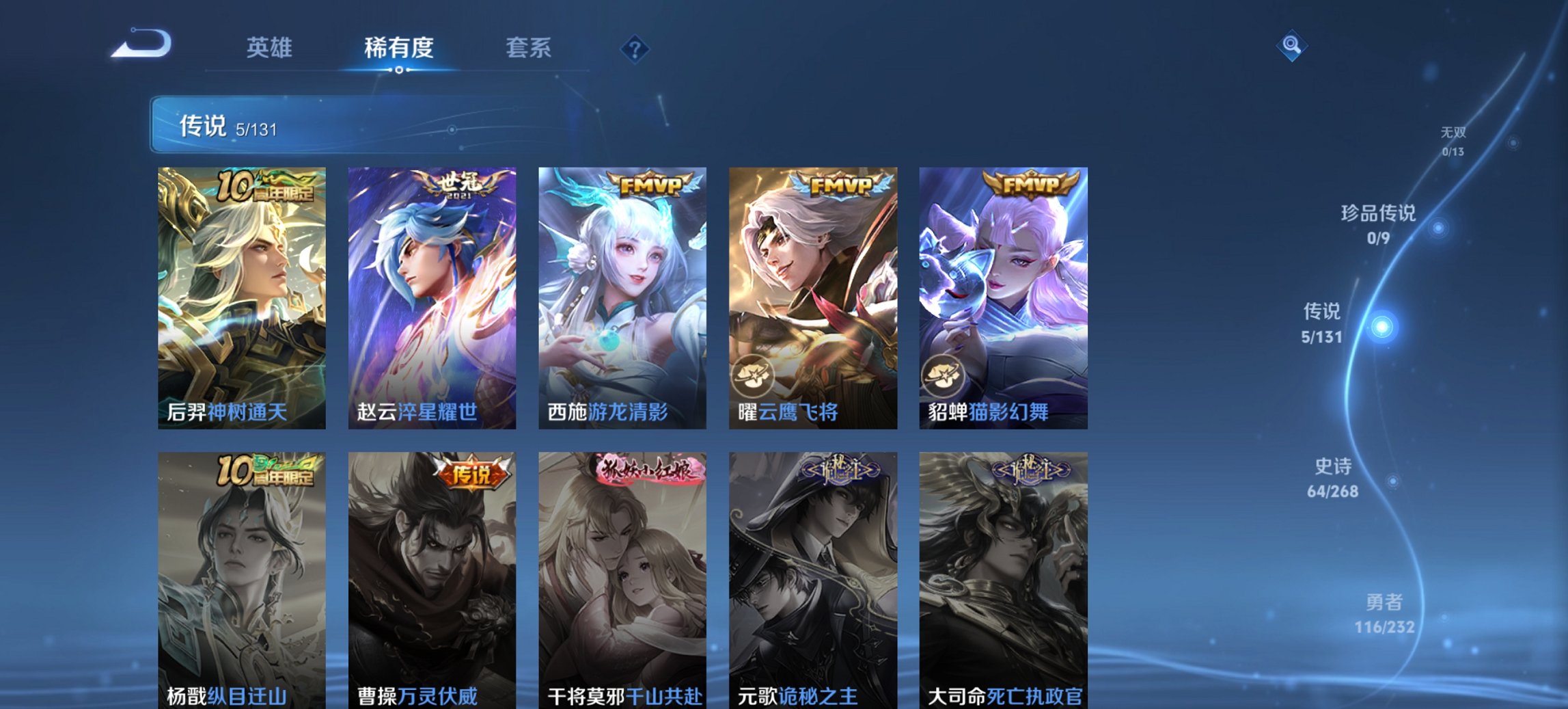Image resolution: width=1568 pixels, height=709 pixels.
Task: Open help using the ? diamond icon
Action: (x=634, y=48)
